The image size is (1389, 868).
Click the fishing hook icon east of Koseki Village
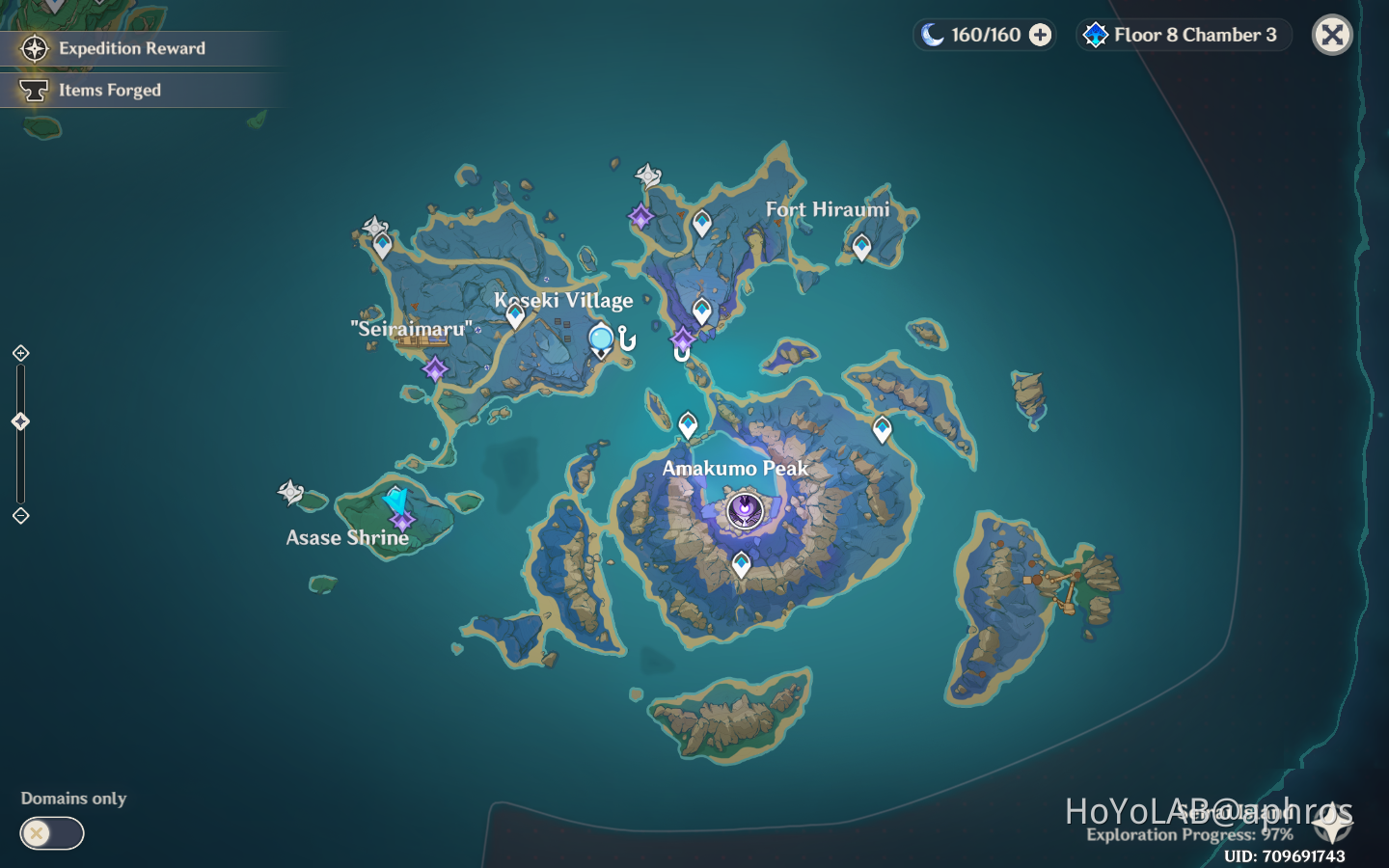pos(628,338)
